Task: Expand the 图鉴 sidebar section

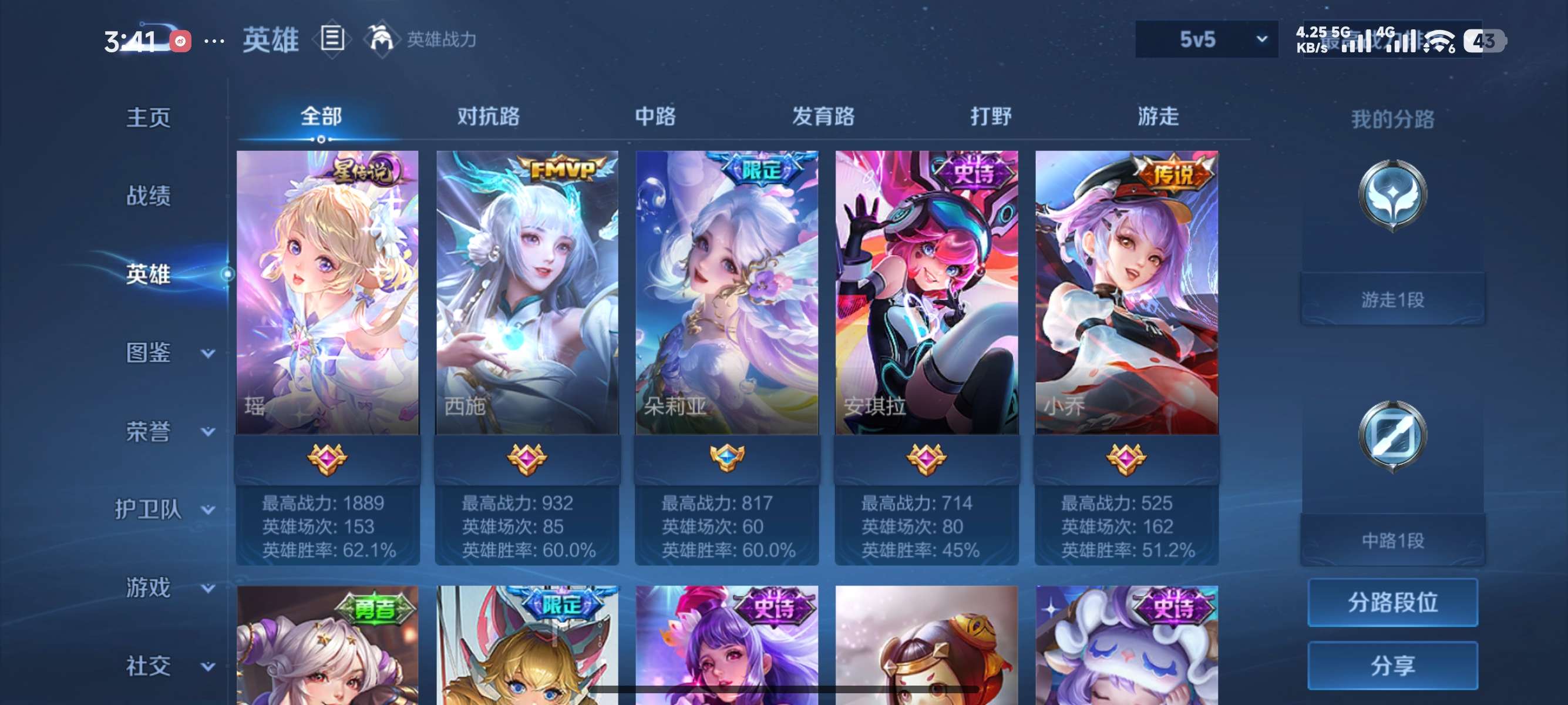Action: (x=149, y=353)
